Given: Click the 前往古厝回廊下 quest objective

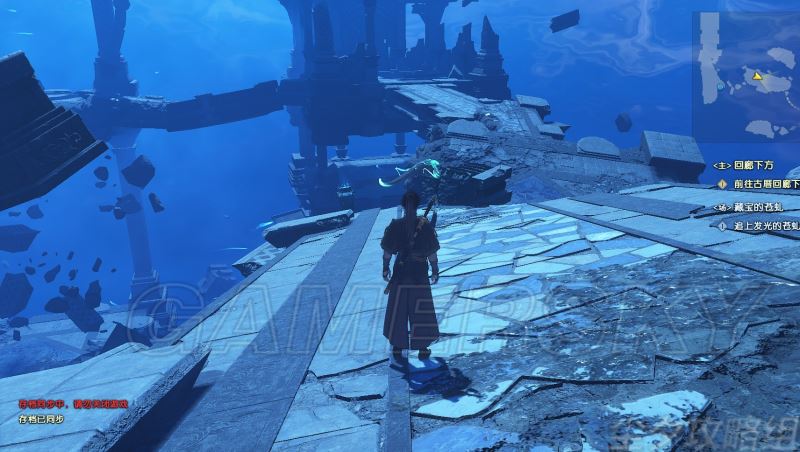Looking at the screenshot, I should 764,183.
